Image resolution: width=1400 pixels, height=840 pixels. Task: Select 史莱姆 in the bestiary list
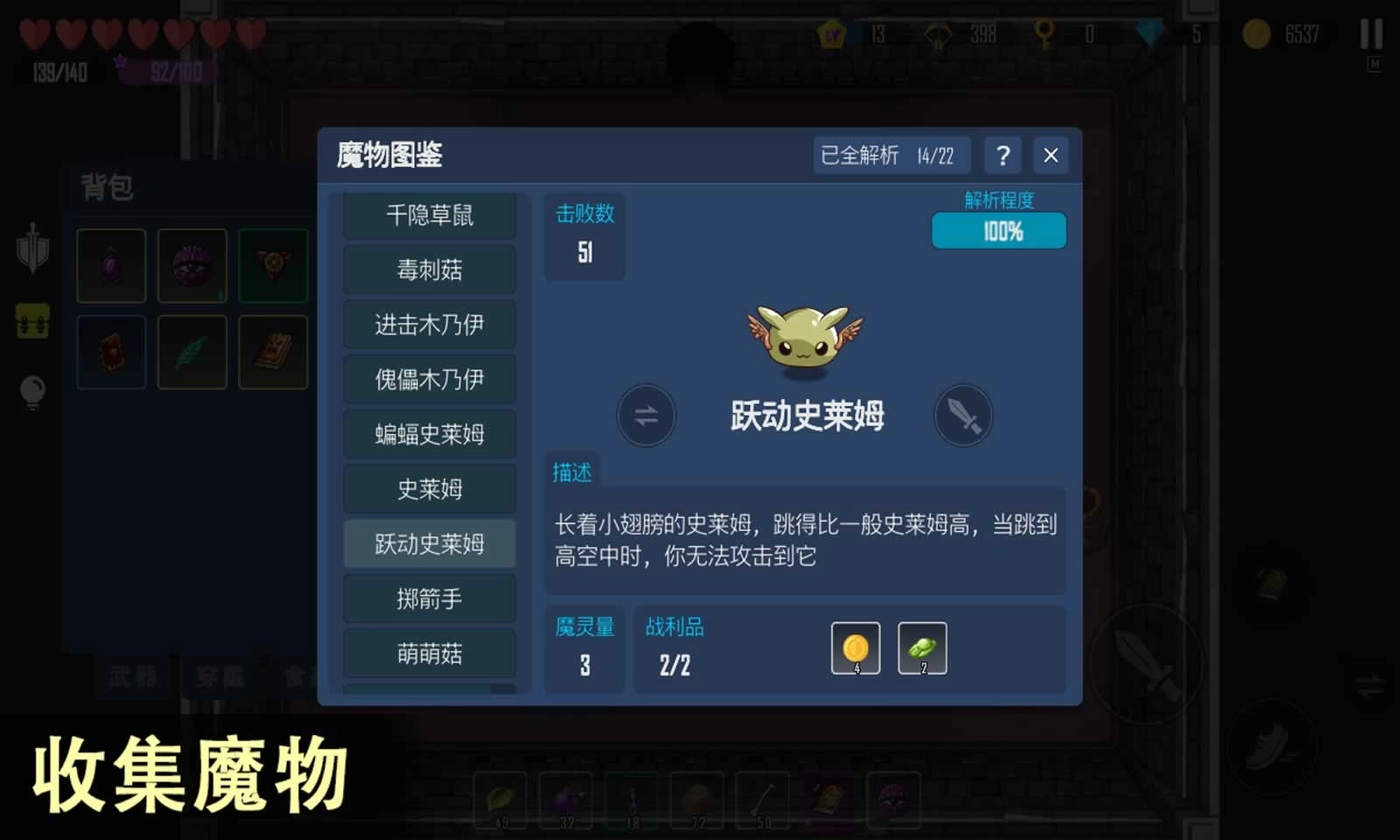point(430,489)
